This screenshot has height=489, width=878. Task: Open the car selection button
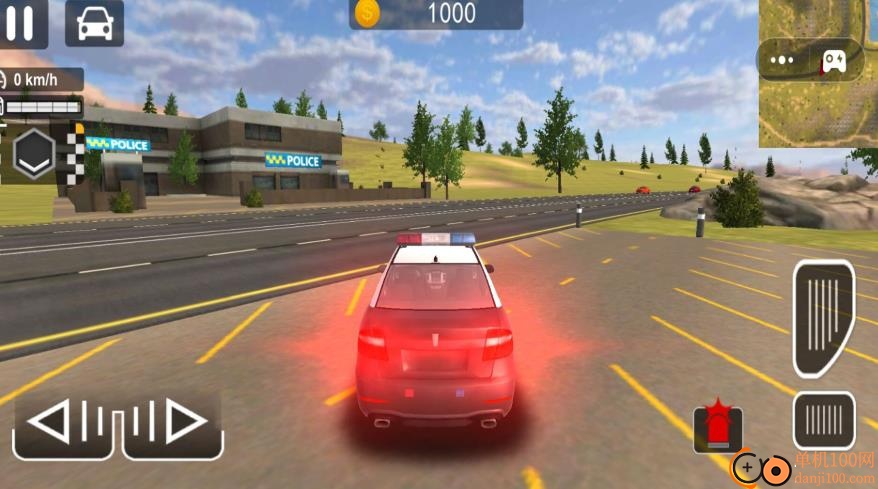[94, 22]
